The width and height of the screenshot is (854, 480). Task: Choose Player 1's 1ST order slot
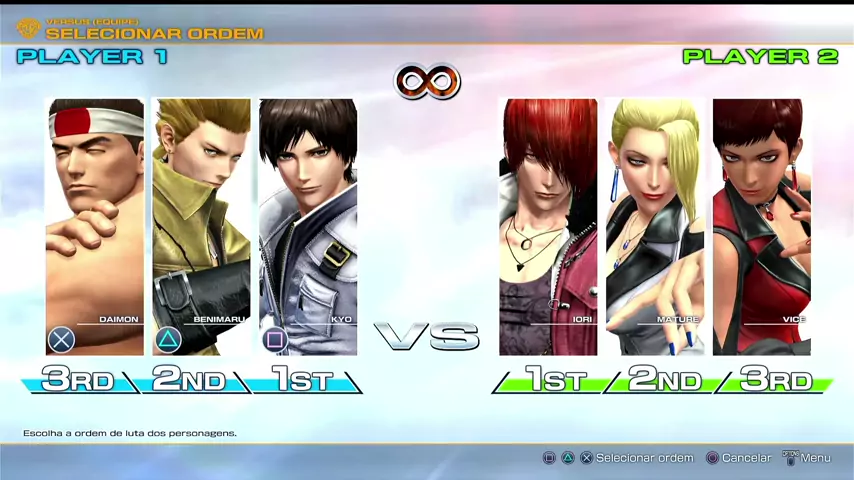click(302, 380)
